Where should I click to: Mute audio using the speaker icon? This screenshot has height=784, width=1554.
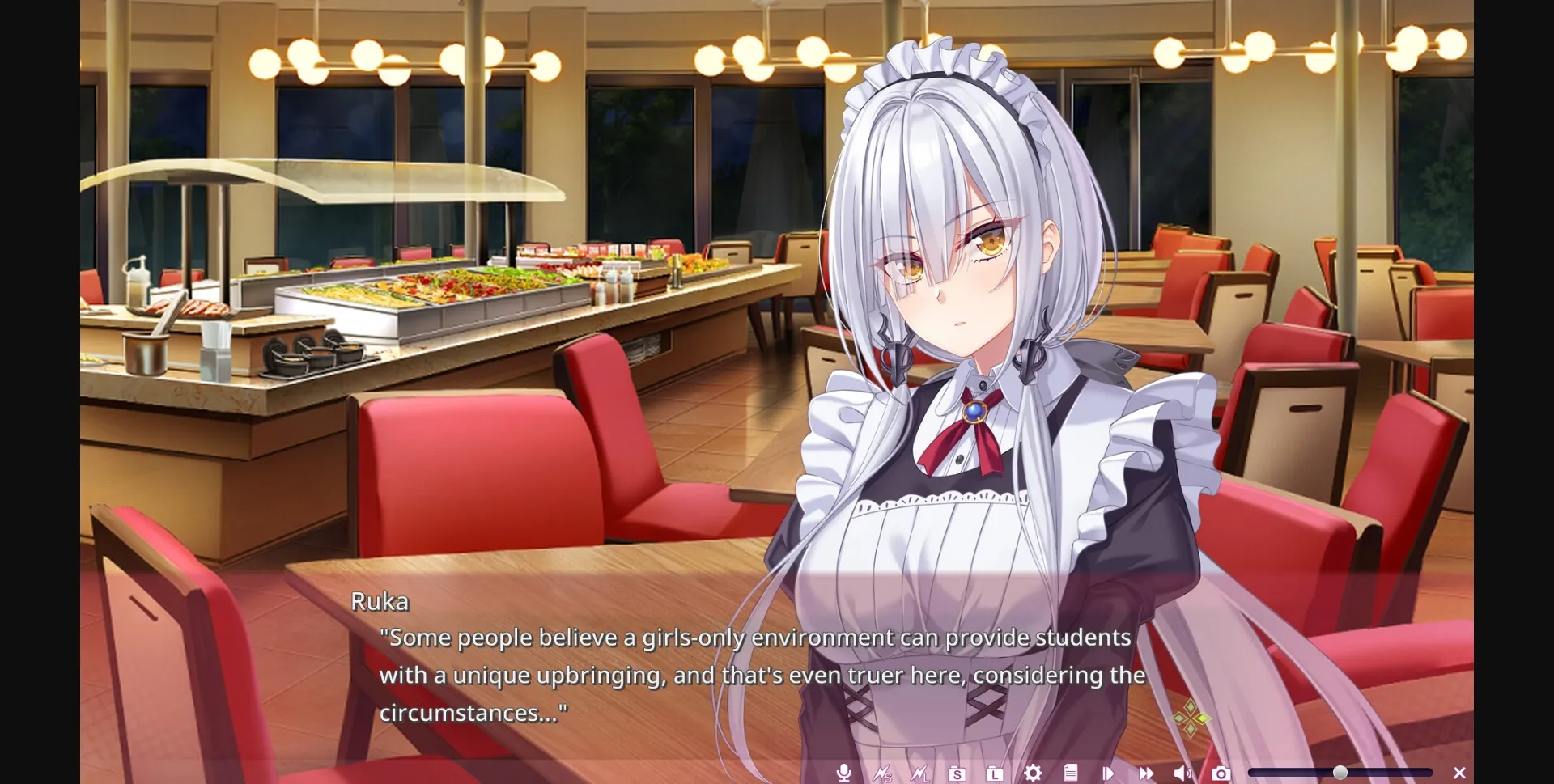pos(1184,773)
